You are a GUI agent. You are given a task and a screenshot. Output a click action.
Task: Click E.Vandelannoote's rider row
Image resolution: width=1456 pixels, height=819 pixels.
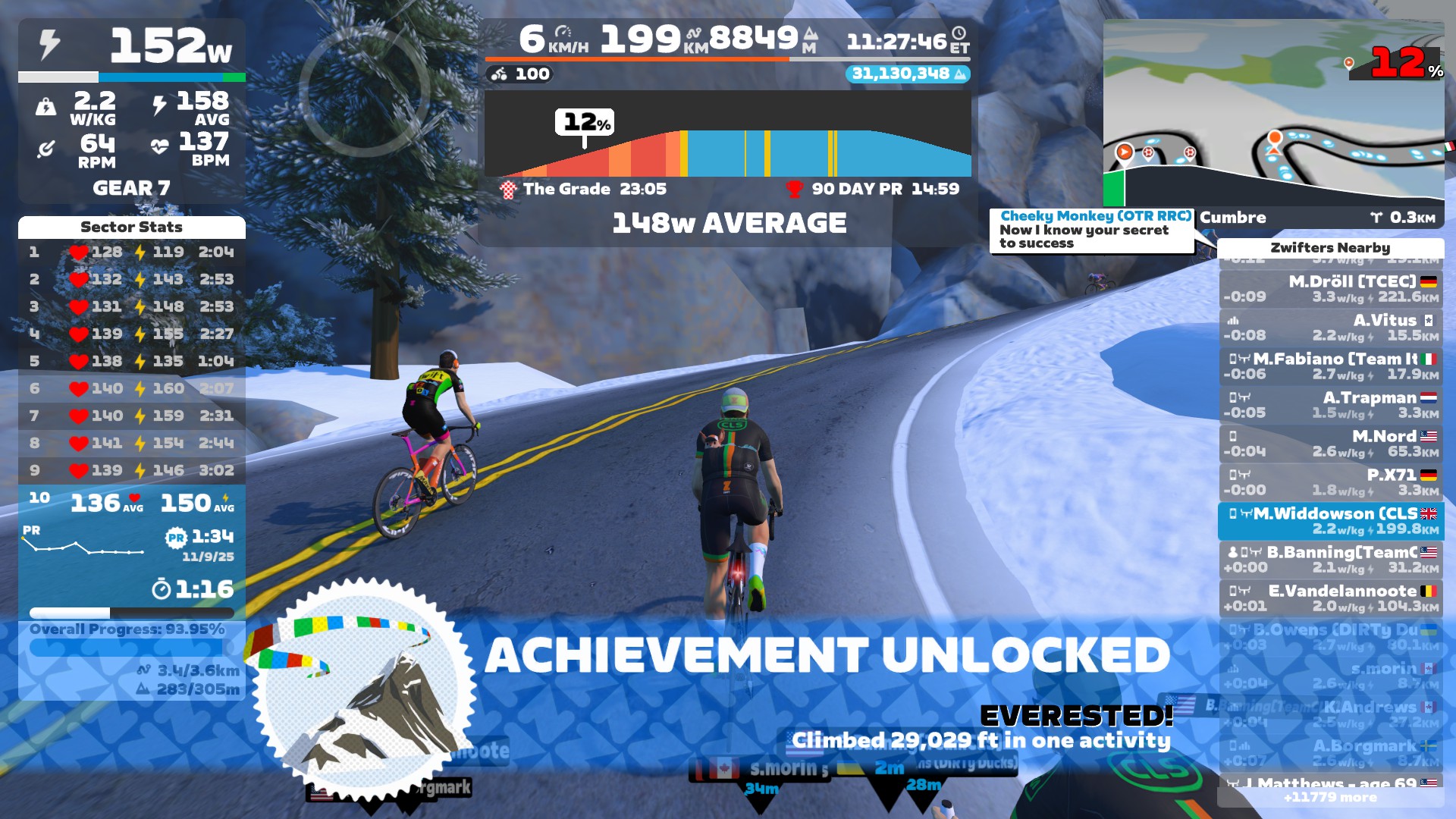[x=1331, y=598]
